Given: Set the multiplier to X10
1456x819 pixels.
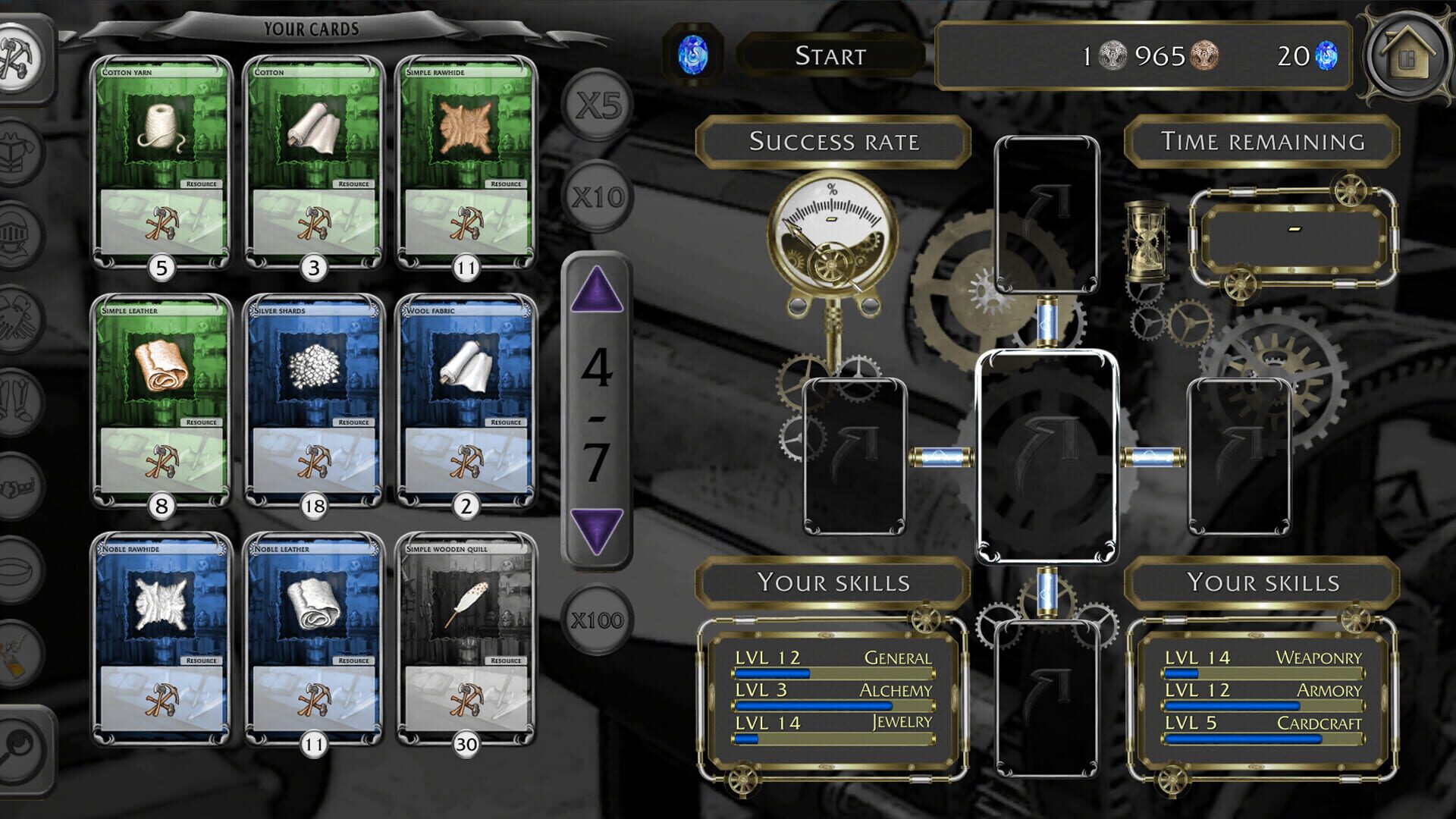Looking at the screenshot, I should pyautogui.click(x=598, y=197).
